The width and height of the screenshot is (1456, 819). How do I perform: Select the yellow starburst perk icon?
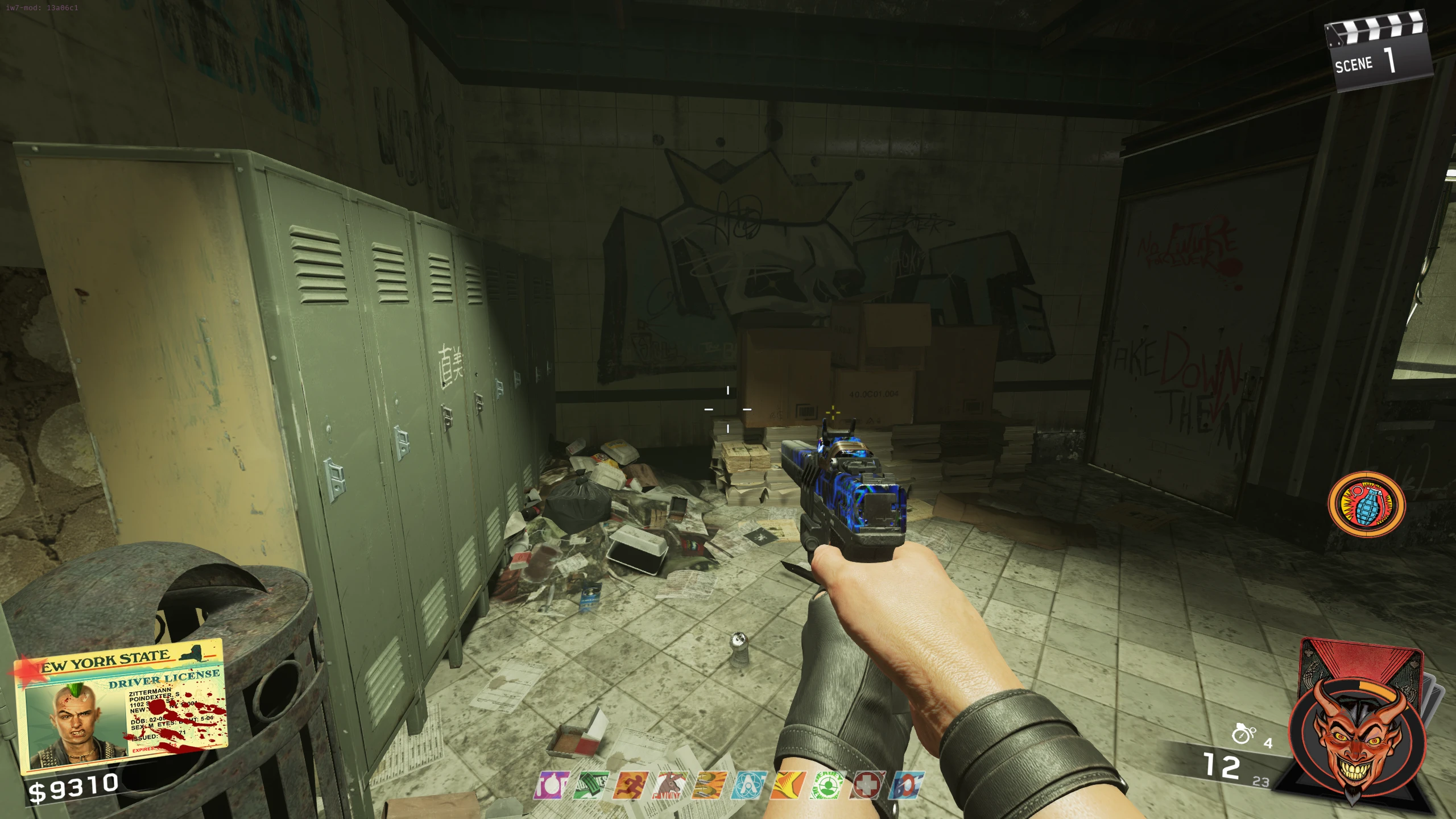(x=788, y=785)
